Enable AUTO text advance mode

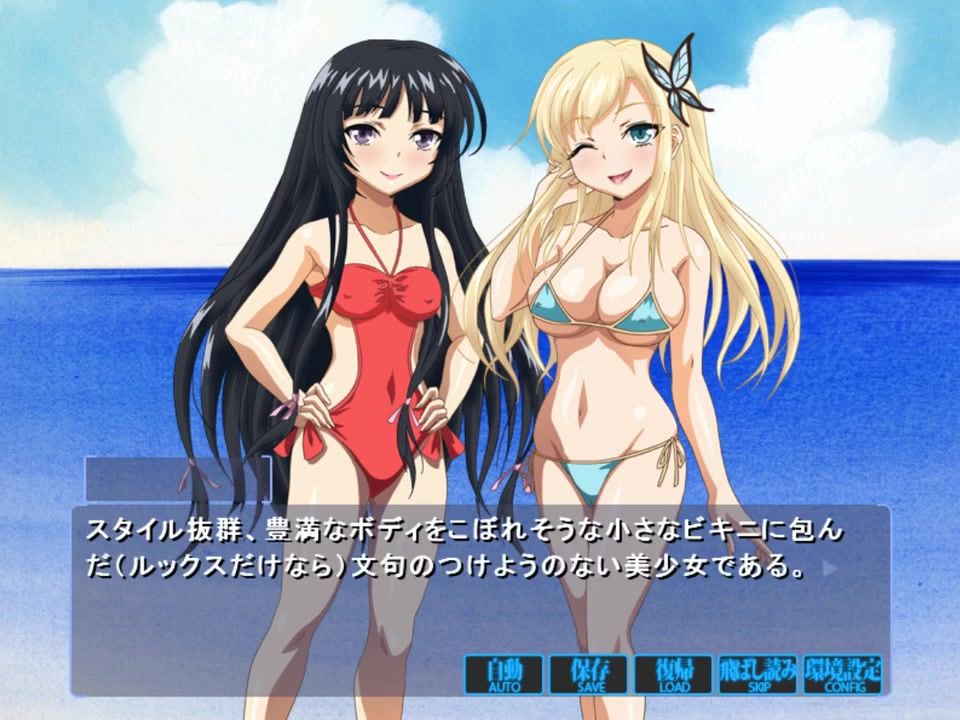[x=504, y=675]
